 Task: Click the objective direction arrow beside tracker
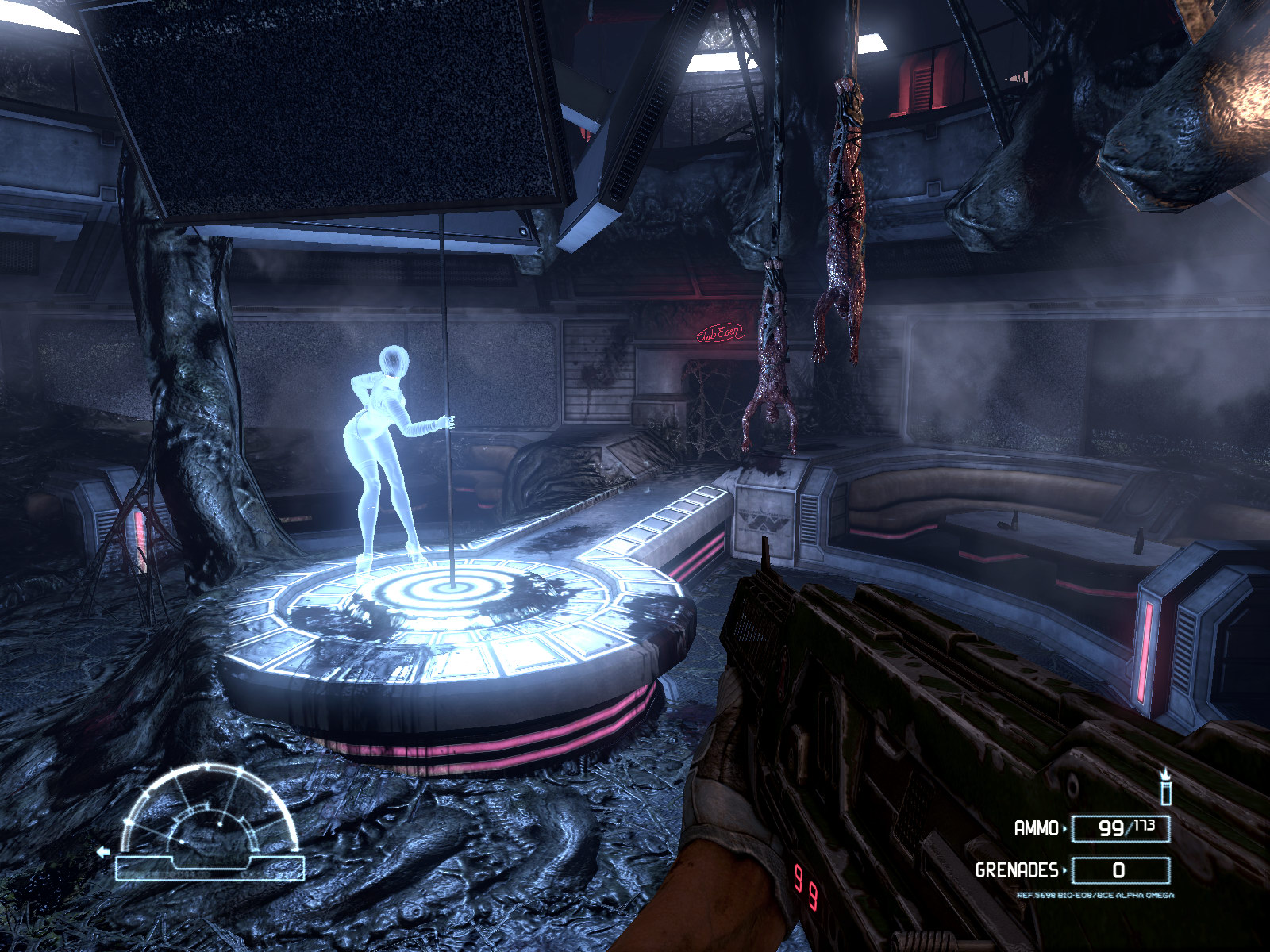[x=102, y=852]
